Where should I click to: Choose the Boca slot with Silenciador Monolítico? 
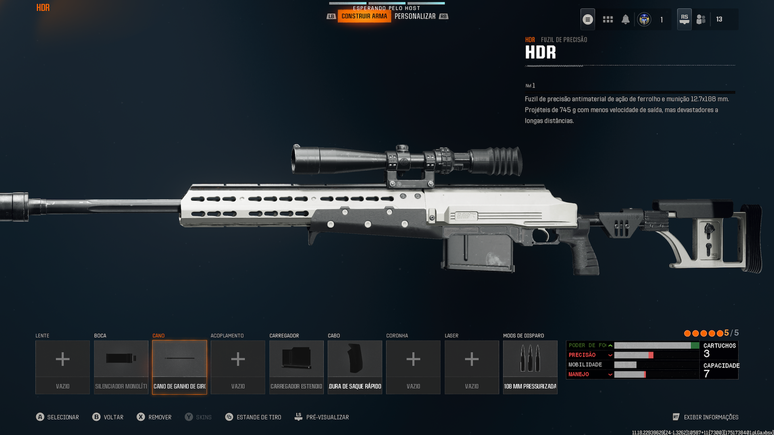pyautogui.click(x=121, y=366)
